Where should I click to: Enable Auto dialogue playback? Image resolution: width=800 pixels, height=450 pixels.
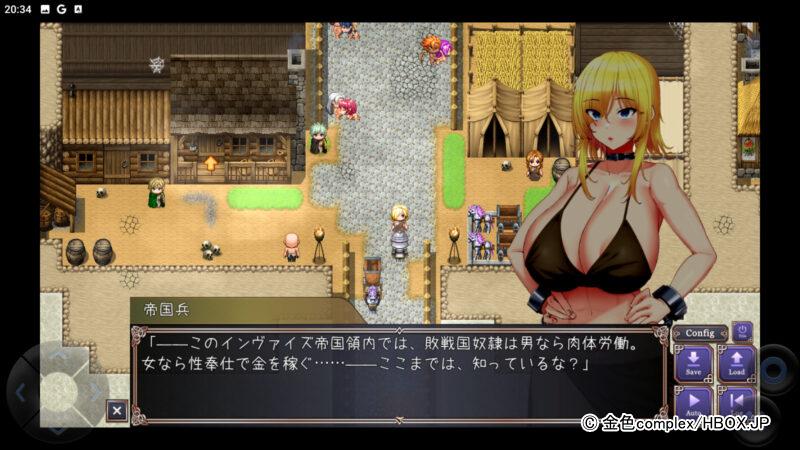click(x=693, y=403)
